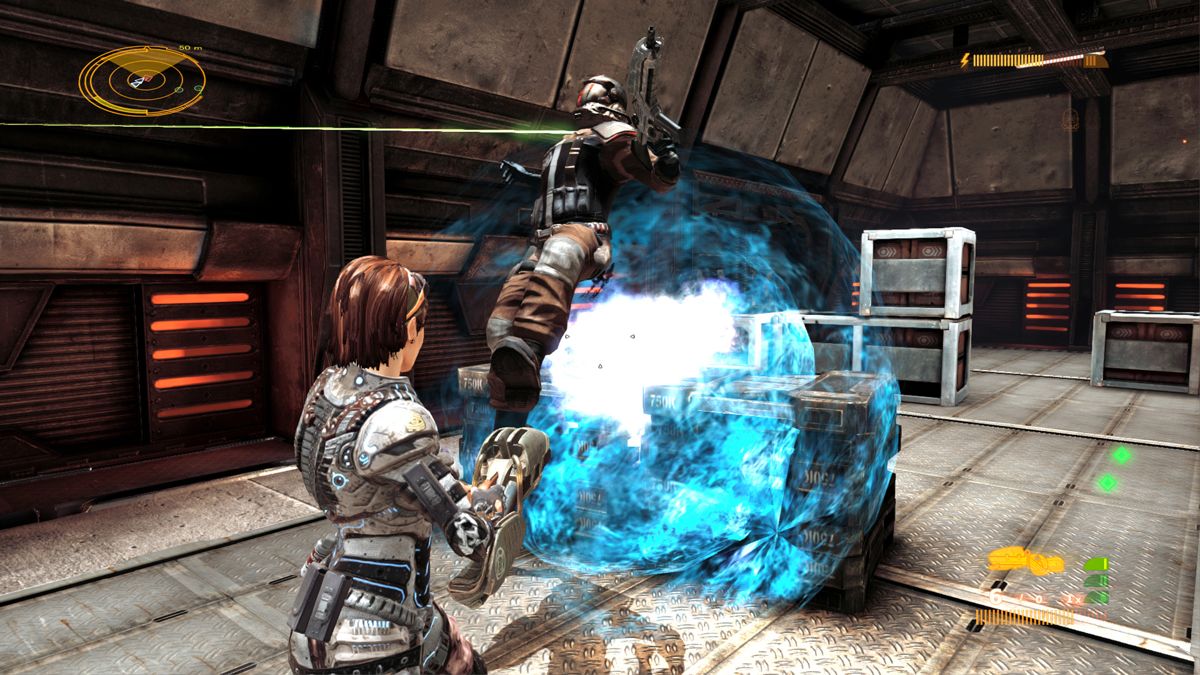Select the orange equipped weapon icon

tap(1025, 561)
